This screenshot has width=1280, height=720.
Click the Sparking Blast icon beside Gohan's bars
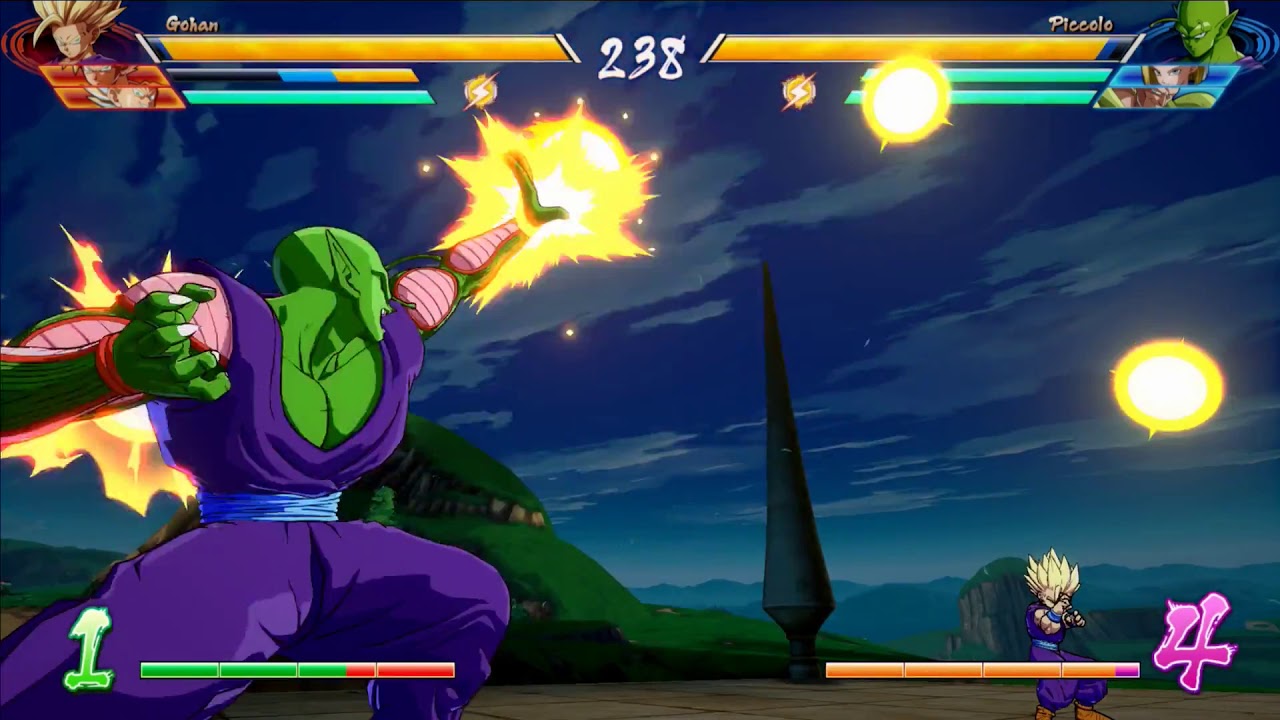(481, 92)
